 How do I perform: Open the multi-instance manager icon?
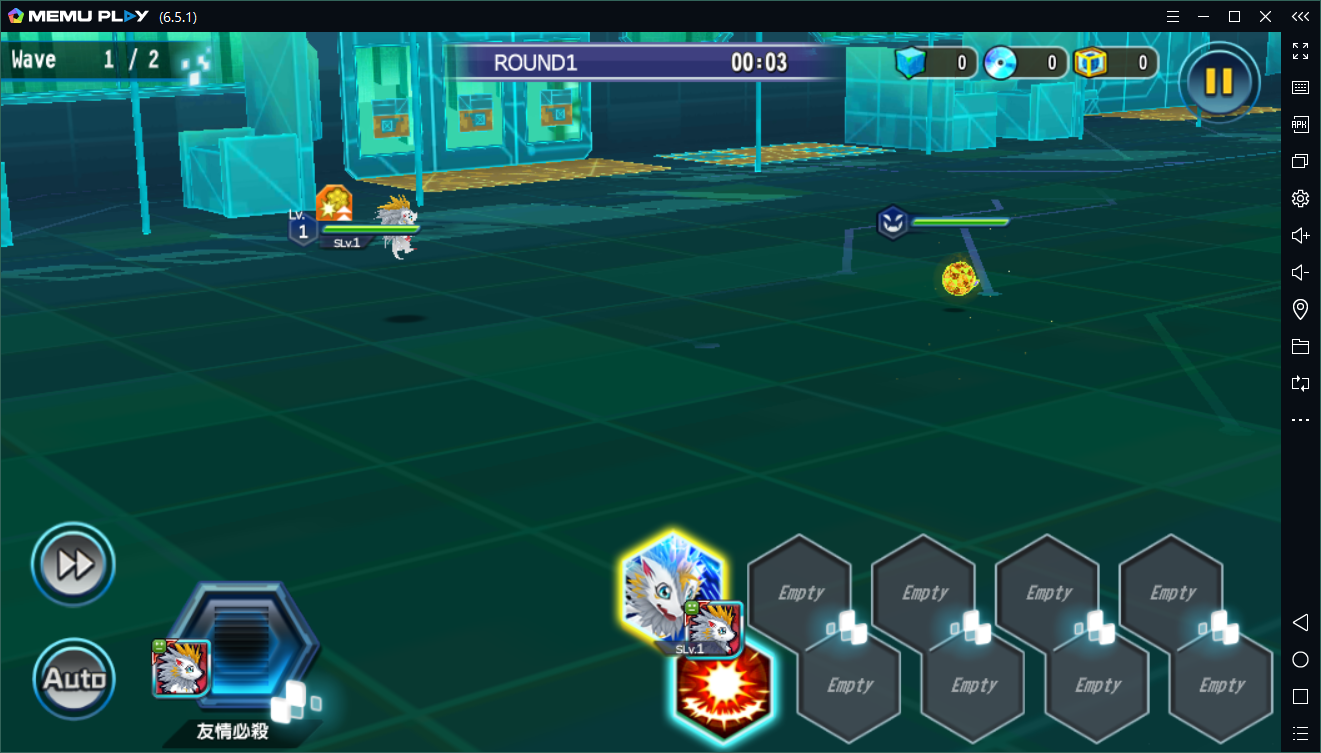click(x=1300, y=160)
